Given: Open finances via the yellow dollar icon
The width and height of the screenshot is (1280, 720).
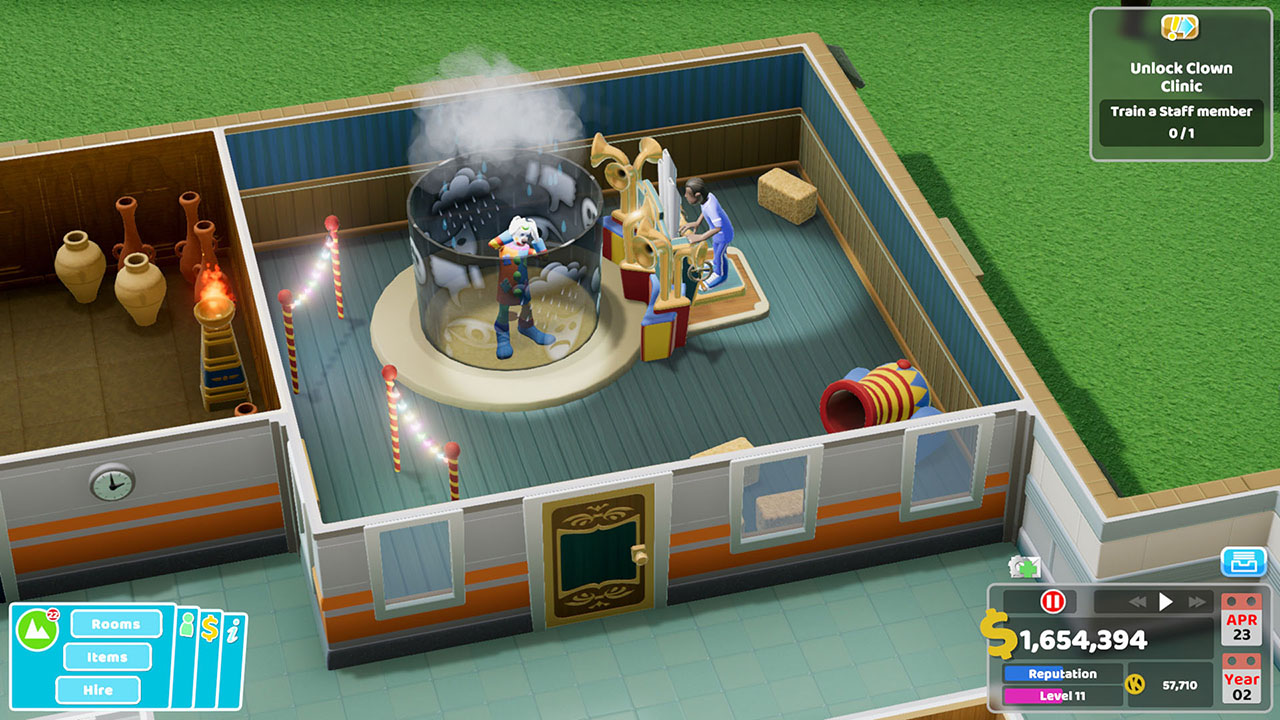Looking at the screenshot, I should point(210,630).
